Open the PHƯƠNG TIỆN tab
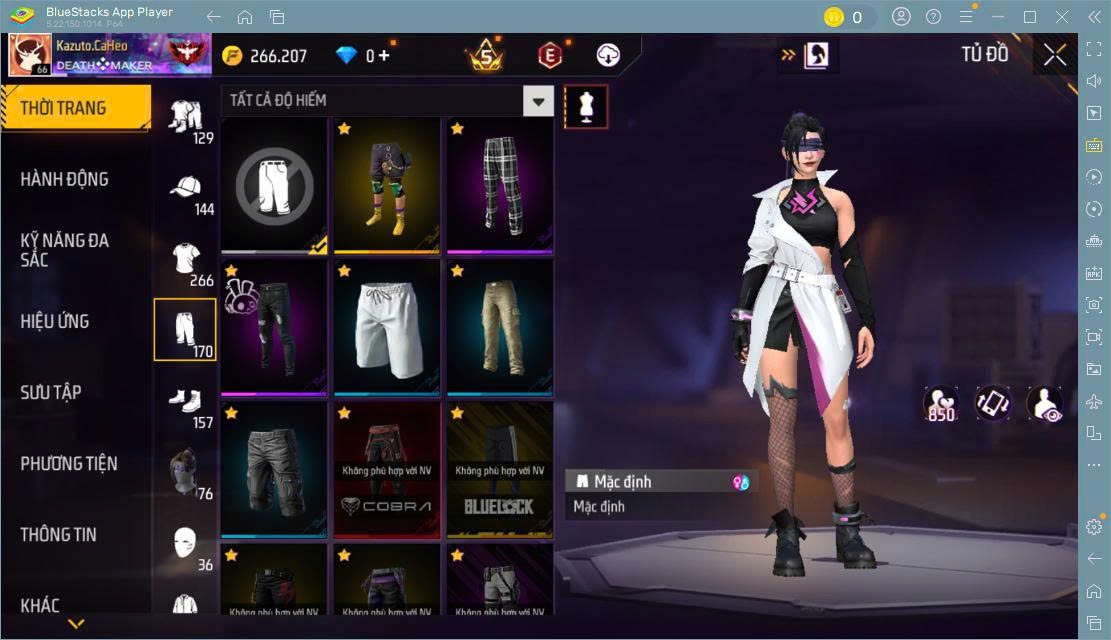This screenshot has width=1111, height=640. click(69, 463)
